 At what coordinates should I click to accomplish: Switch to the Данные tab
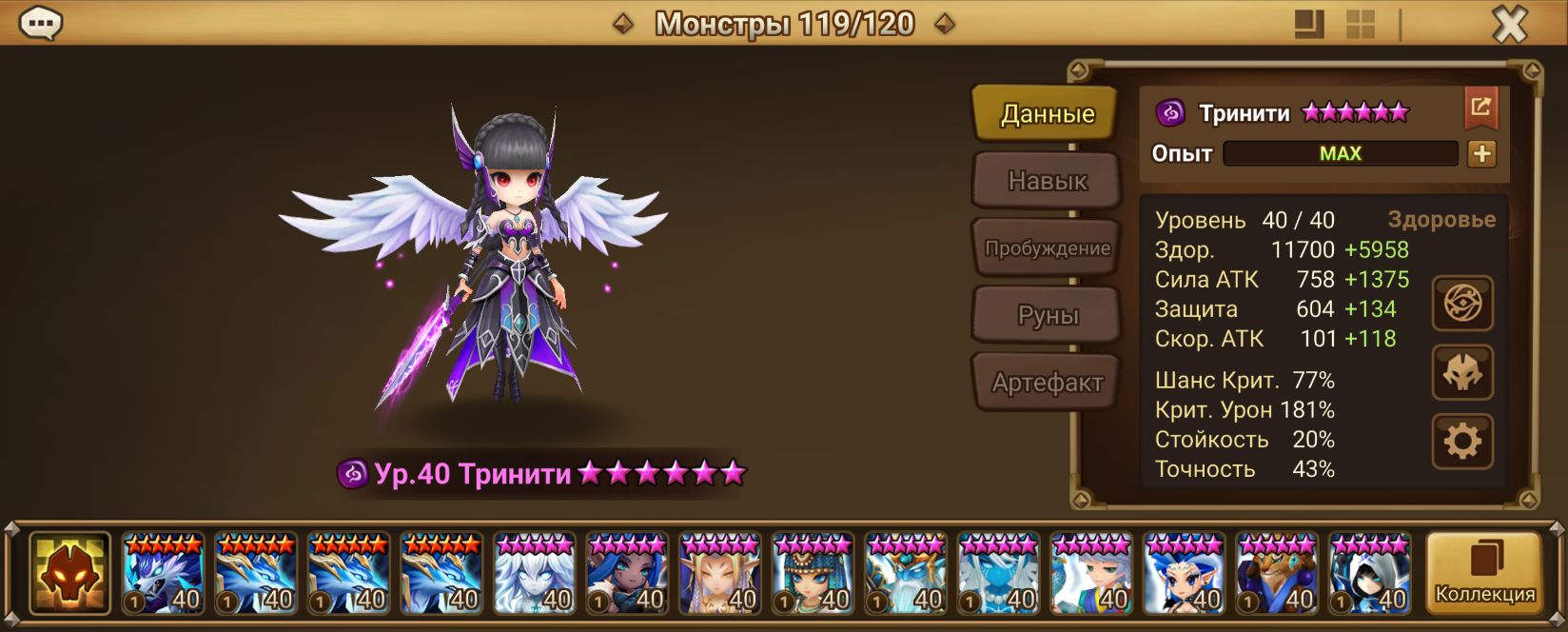point(1047,114)
